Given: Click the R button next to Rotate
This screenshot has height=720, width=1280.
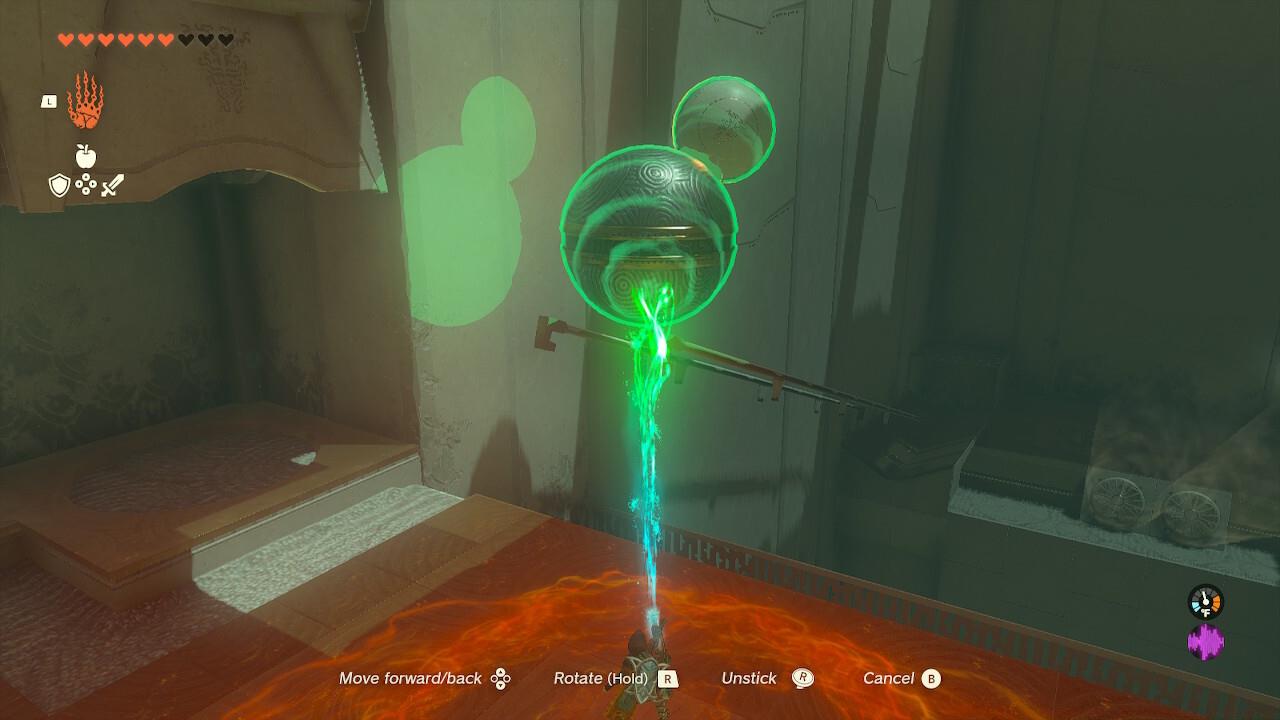Looking at the screenshot, I should pos(668,678).
